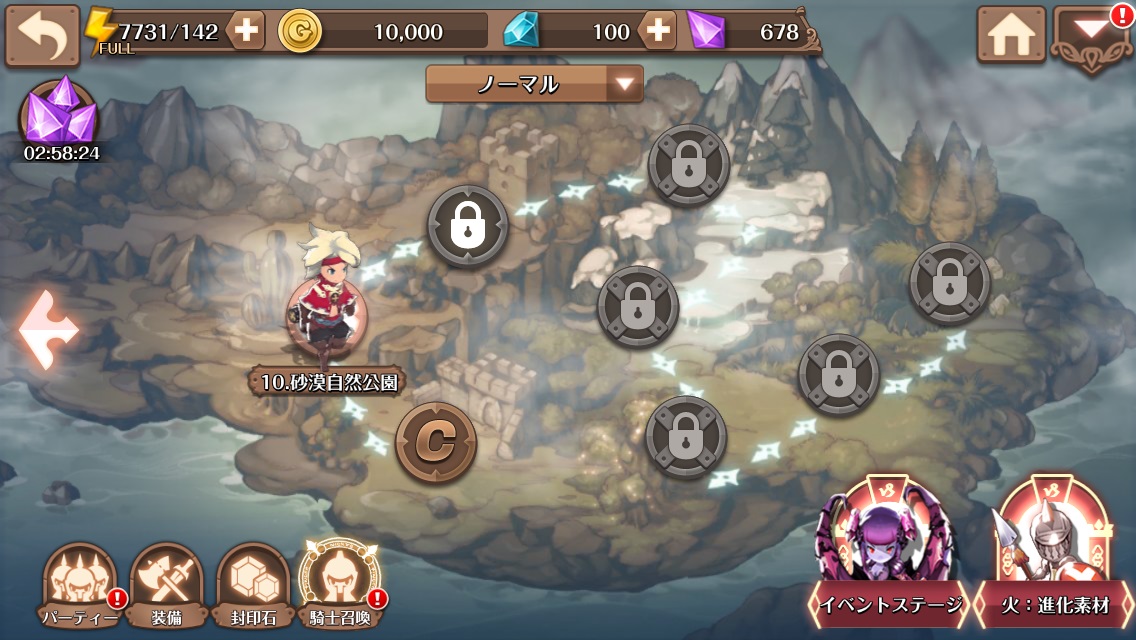
Task: Add stamina with the lightning plus button
Action: 245,32
